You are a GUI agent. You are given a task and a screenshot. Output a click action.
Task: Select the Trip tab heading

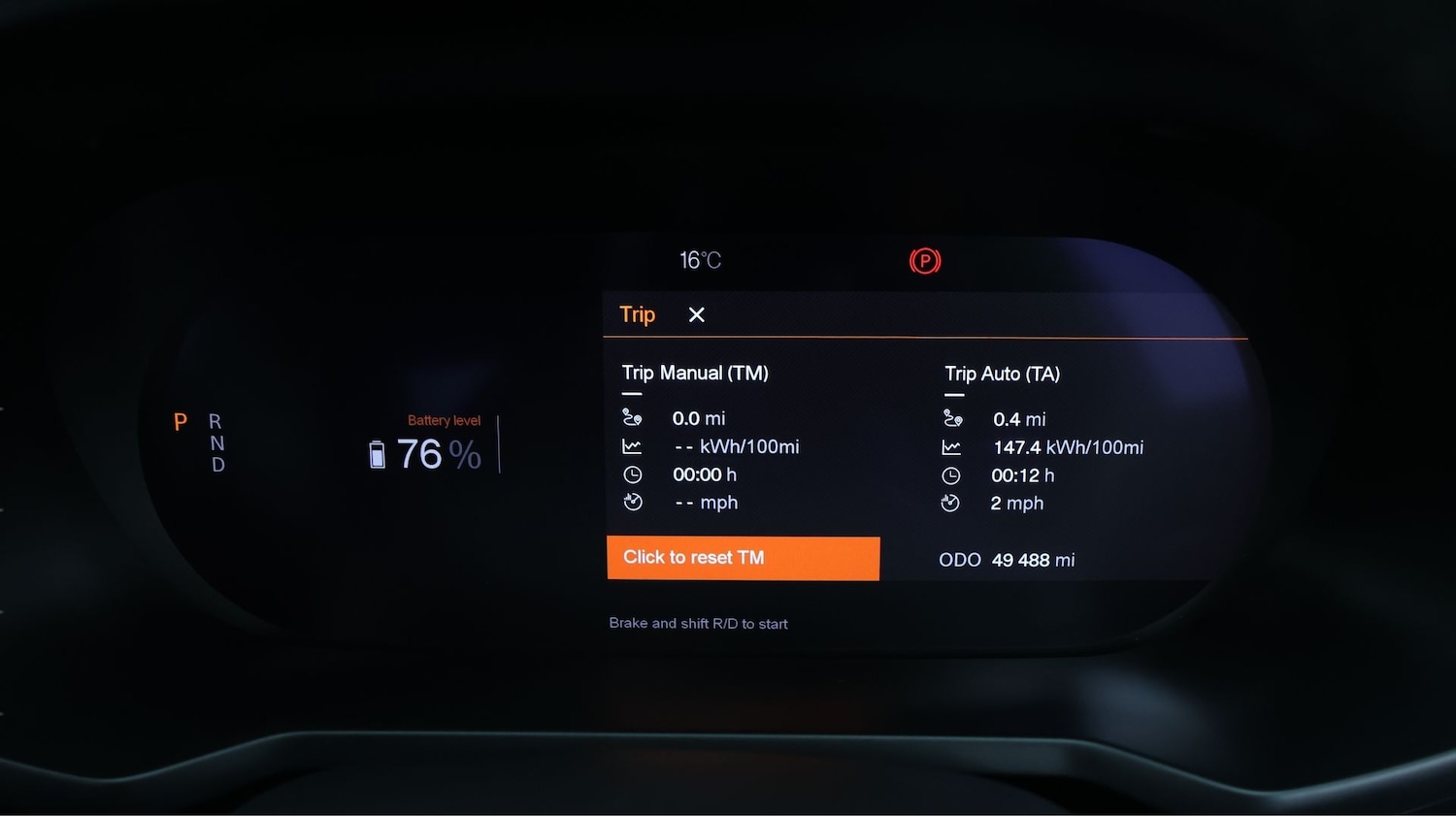click(x=637, y=314)
